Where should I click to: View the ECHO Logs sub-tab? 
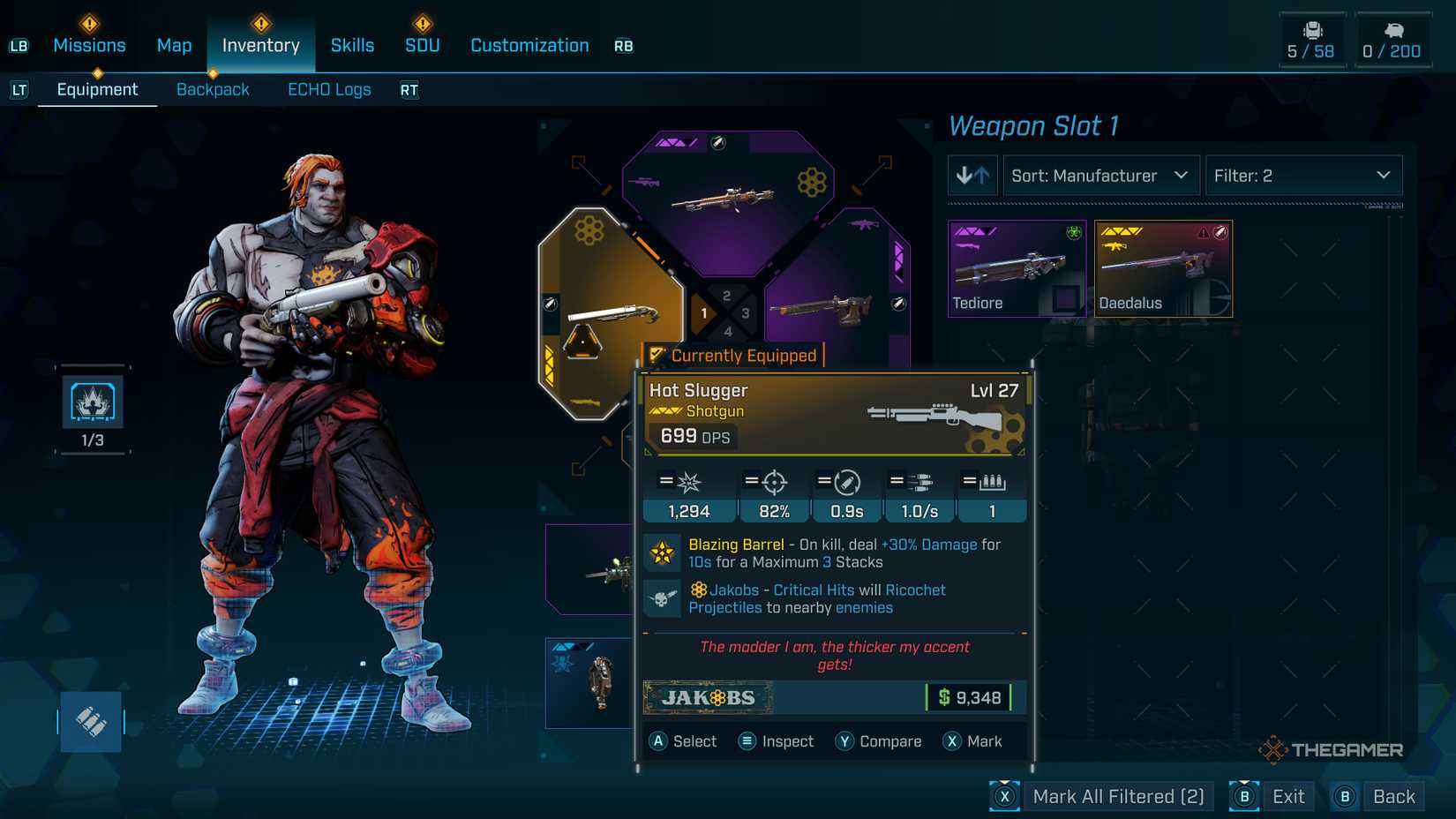(329, 89)
